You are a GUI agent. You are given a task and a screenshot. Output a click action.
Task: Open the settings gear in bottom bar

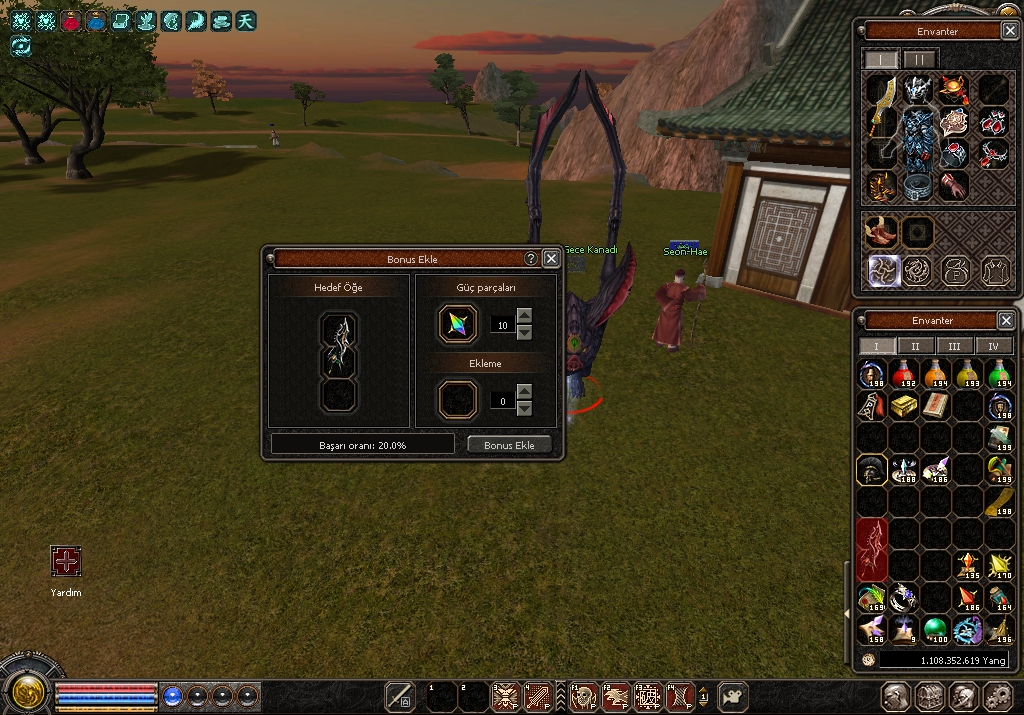(x=997, y=696)
